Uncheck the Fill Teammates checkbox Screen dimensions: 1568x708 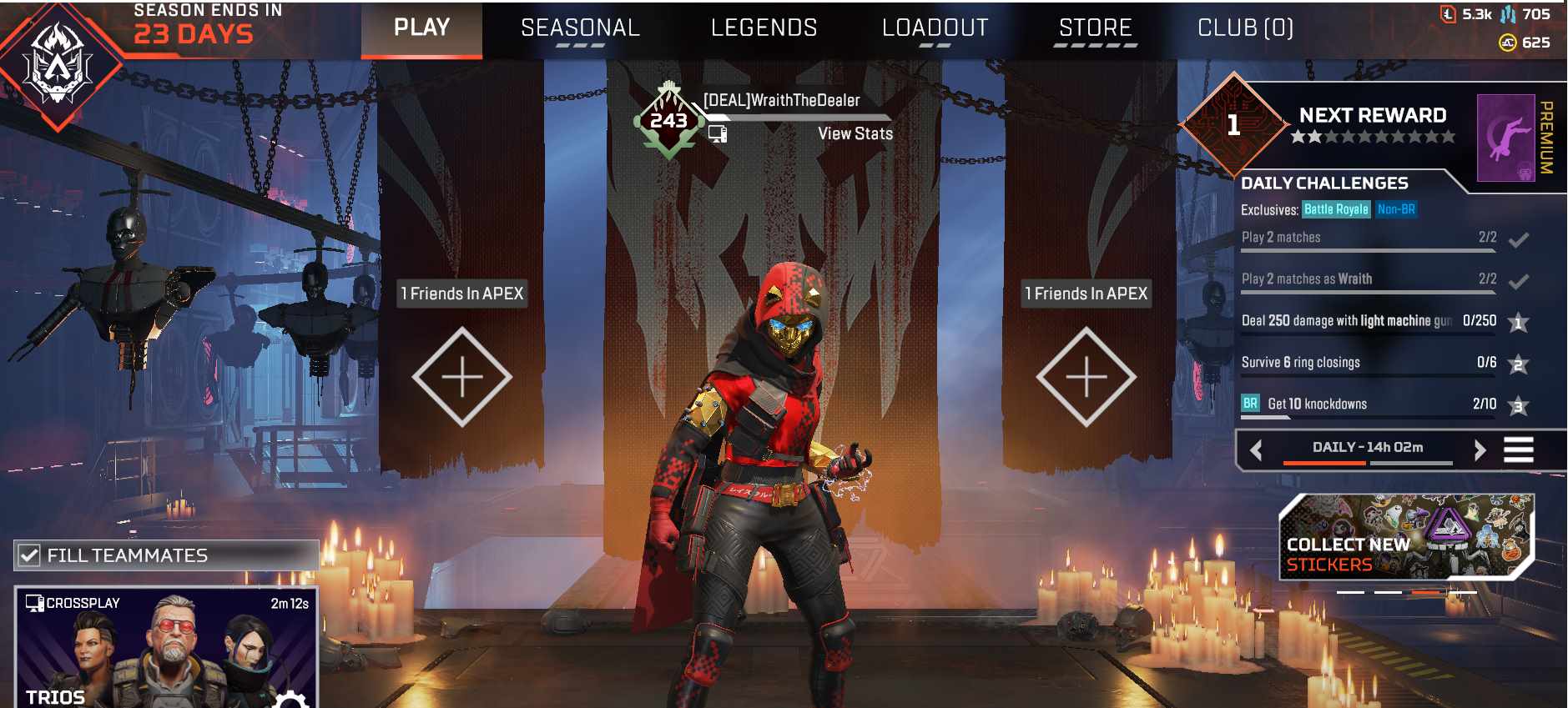coord(30,554)
